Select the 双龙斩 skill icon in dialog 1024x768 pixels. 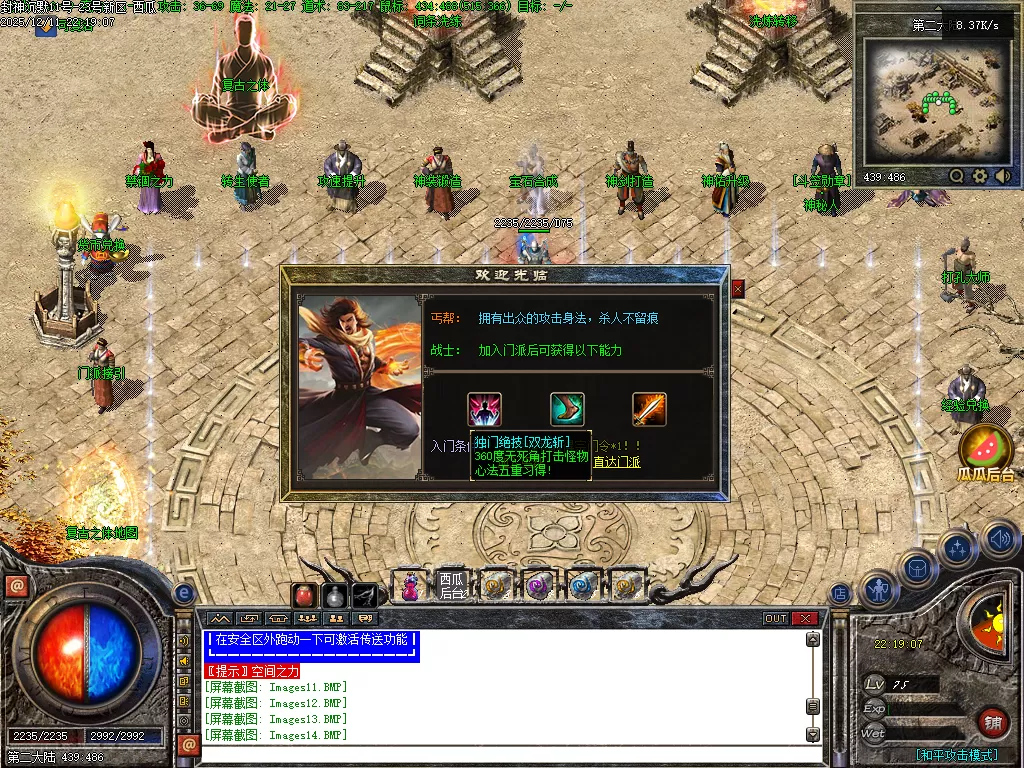(485, 409)
